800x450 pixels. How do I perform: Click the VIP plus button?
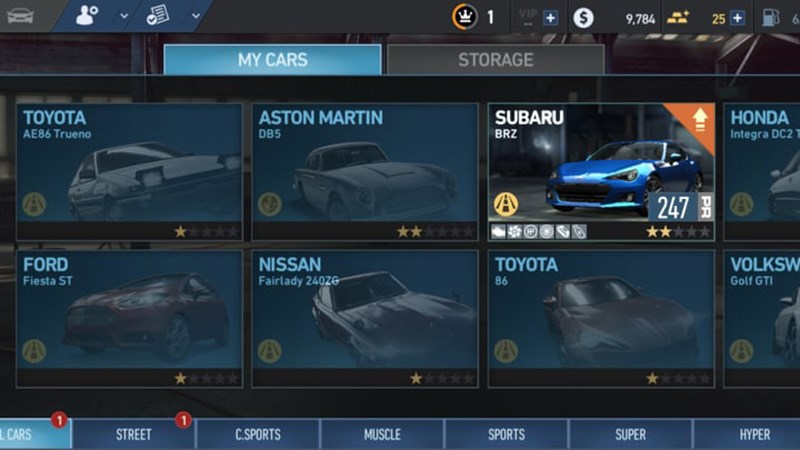(550, 18)
